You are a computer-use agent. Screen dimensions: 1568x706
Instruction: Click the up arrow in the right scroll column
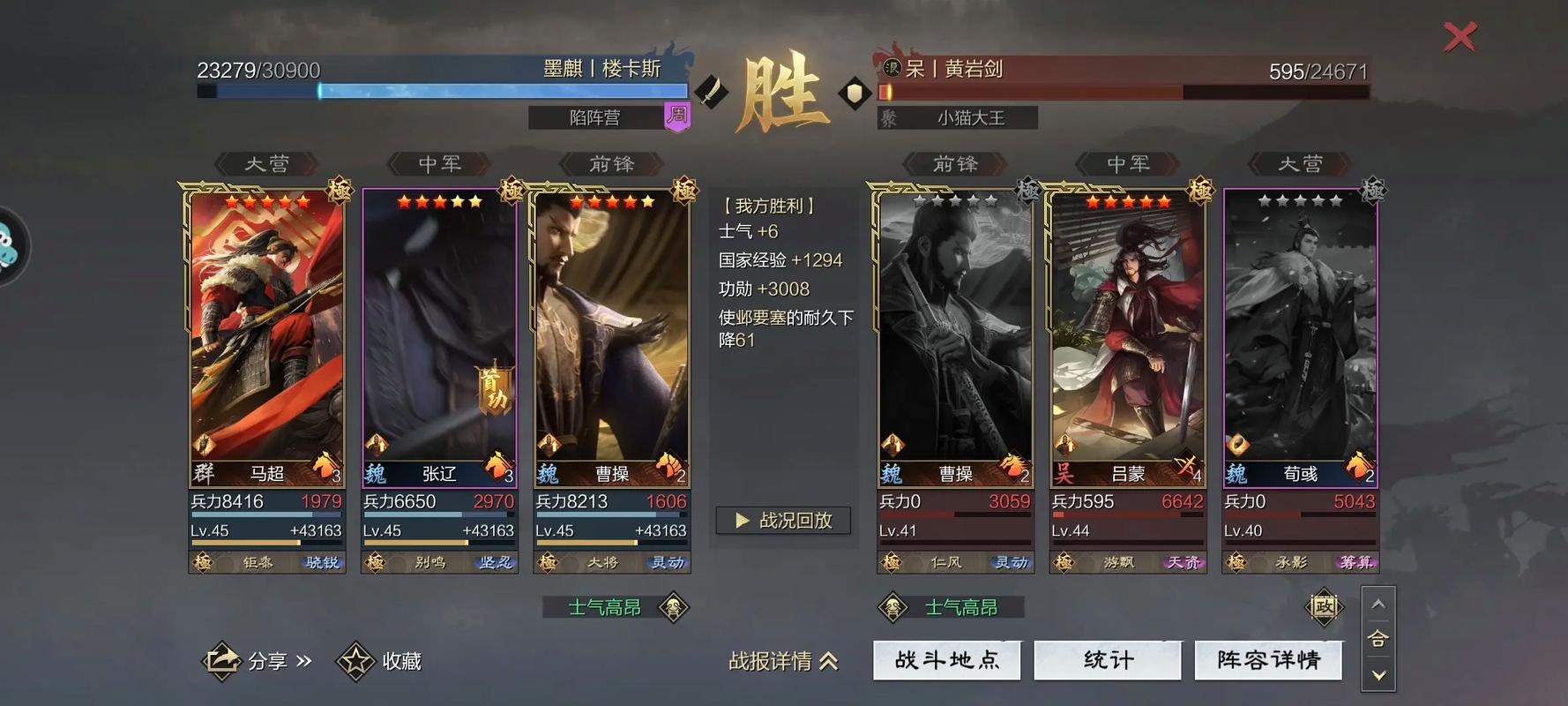[1378, 605]
